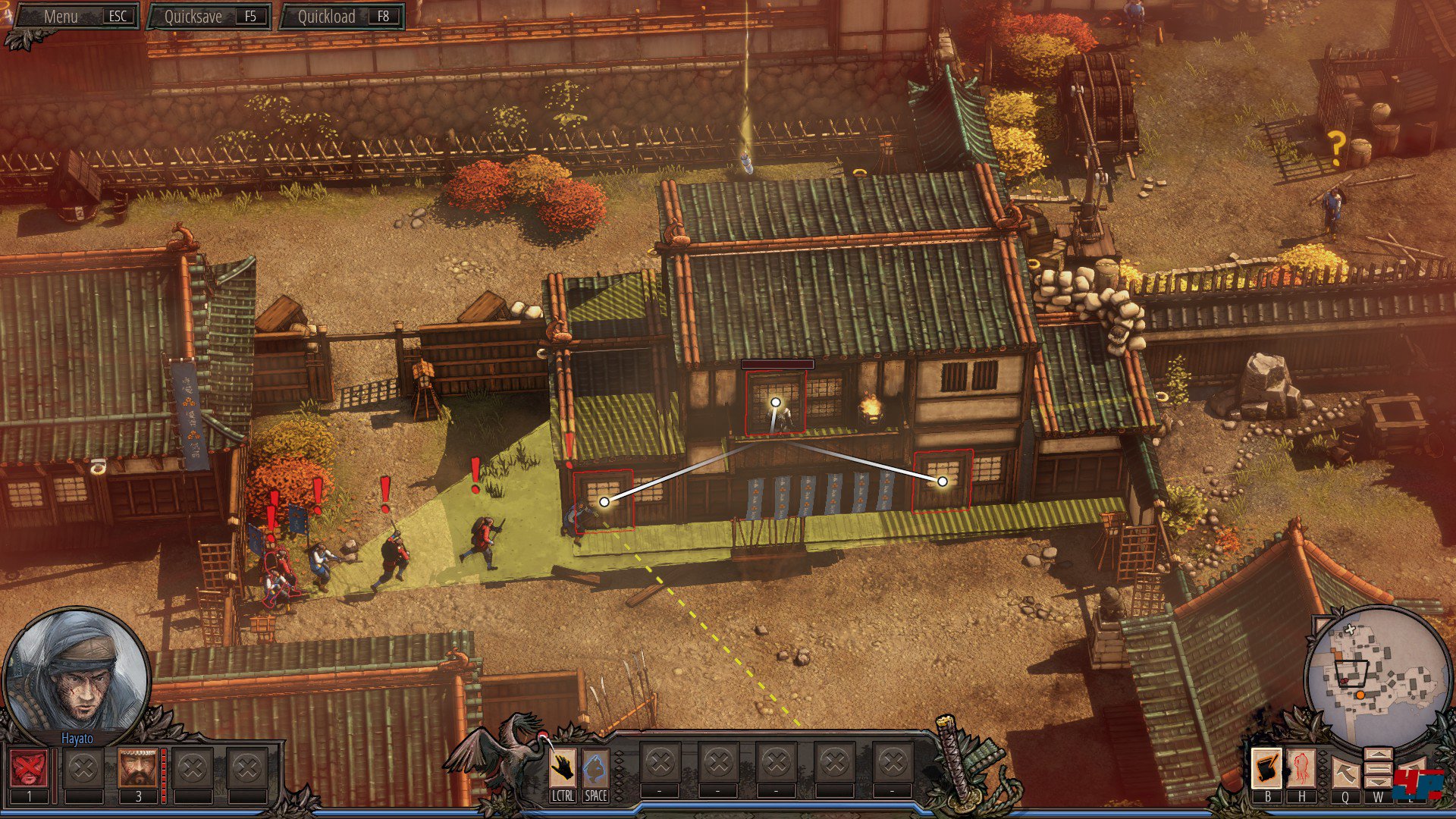This screenshot has height=819, width=1456.
Task: Click the upward triangle camera button
Action: coord(1378,755)
